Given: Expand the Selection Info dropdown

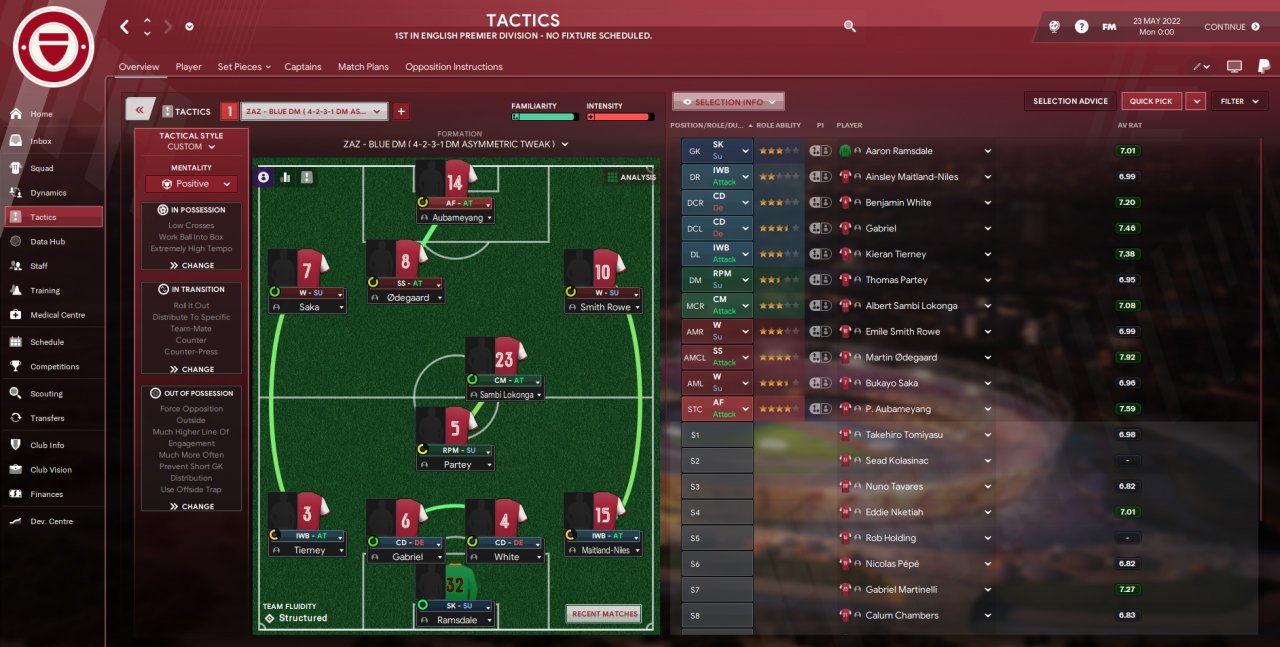Looking at the screenshot, I should pos(728,102).
